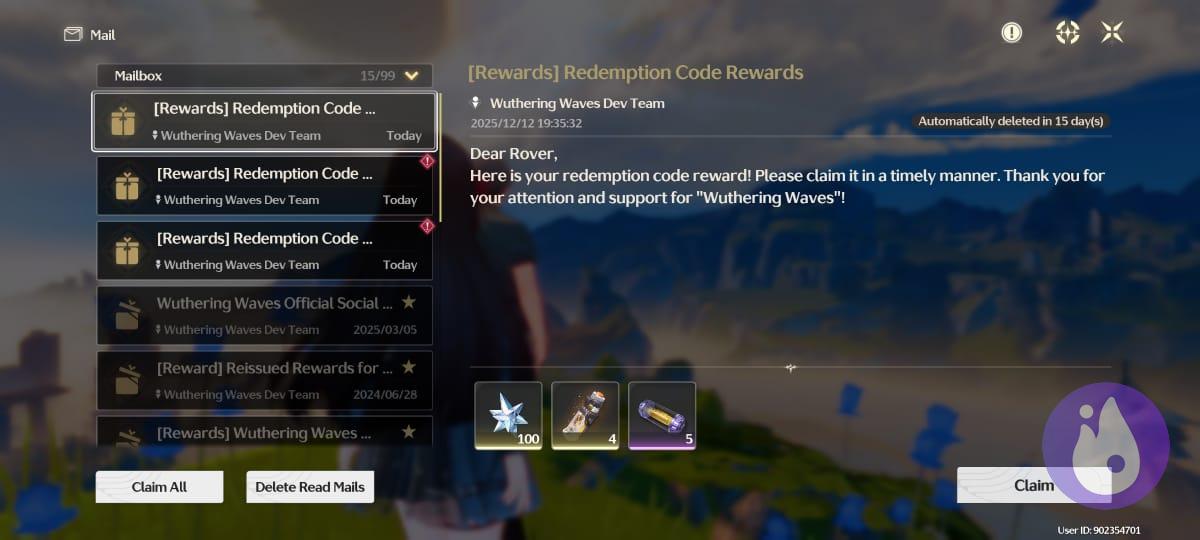This screenshot has width=1200, height=540.
Task: Open the purple flame floating overlay
Action: pos(1105,443)
